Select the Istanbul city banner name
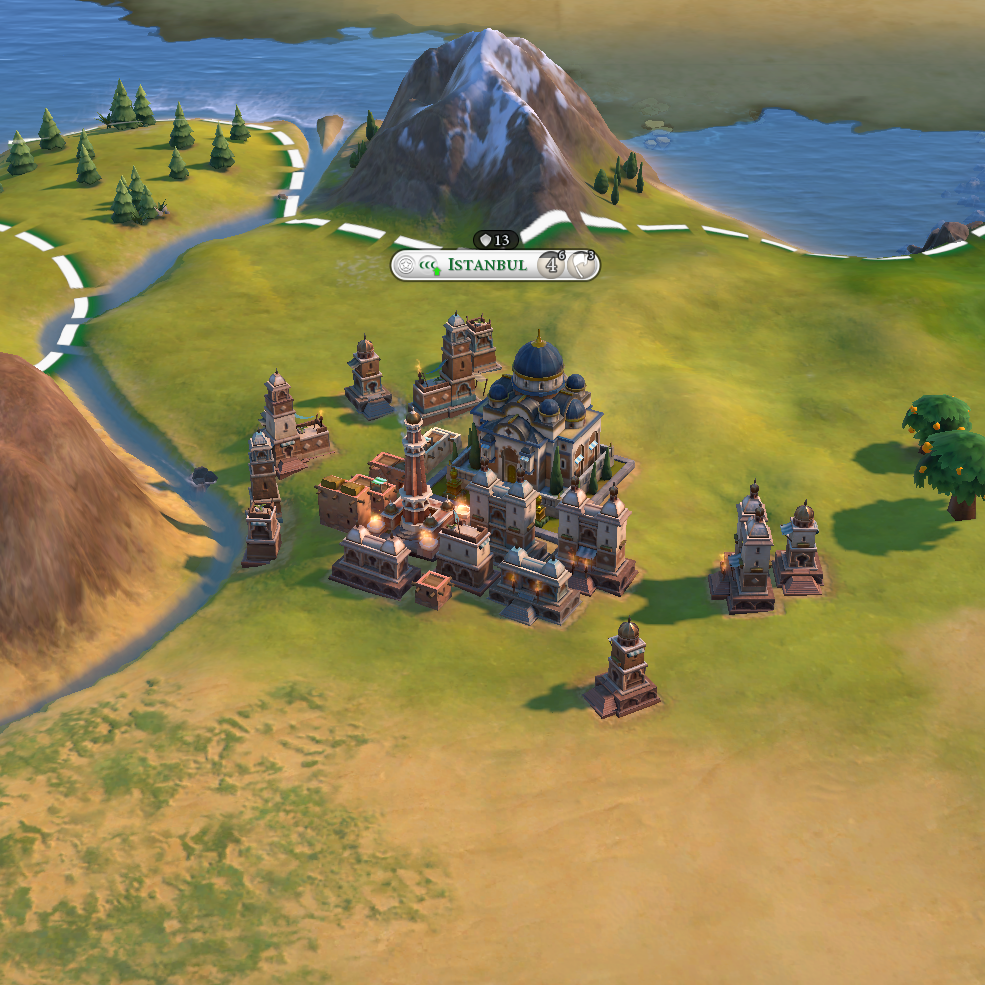This screenshot has width=985, height=985. point(487,265)
